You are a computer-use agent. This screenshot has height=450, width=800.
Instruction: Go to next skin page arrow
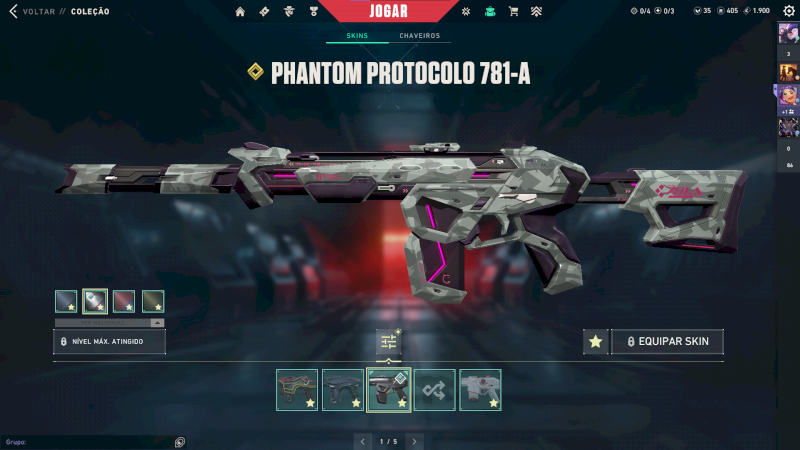click(415, 441)
